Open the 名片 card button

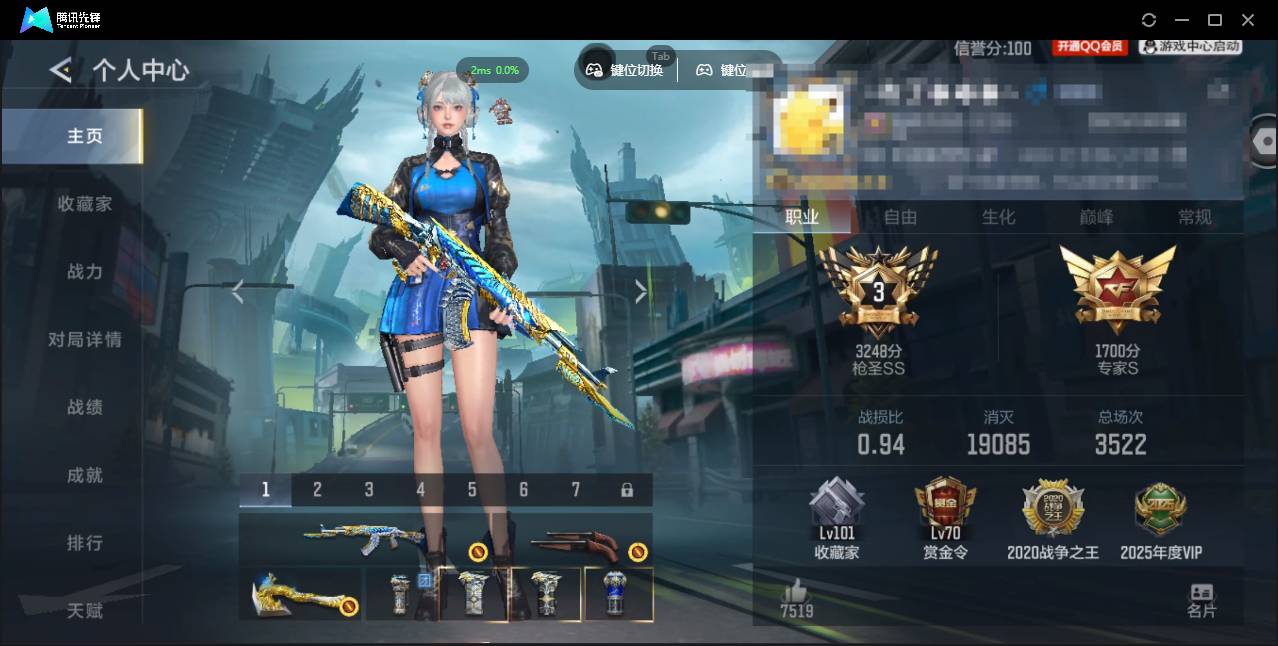tap(1201, 600)
